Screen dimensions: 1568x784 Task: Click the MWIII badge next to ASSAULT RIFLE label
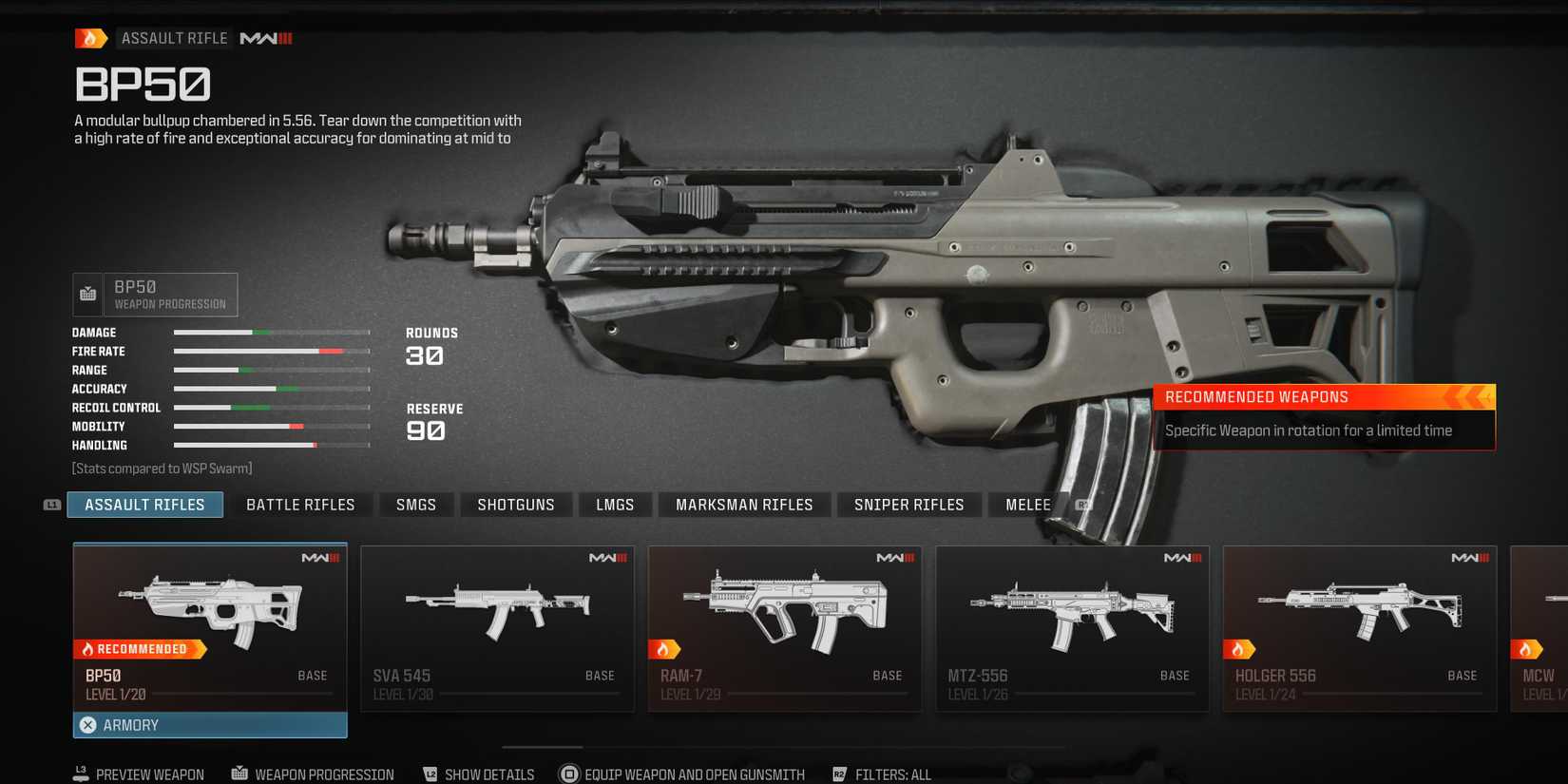[266, 38]
